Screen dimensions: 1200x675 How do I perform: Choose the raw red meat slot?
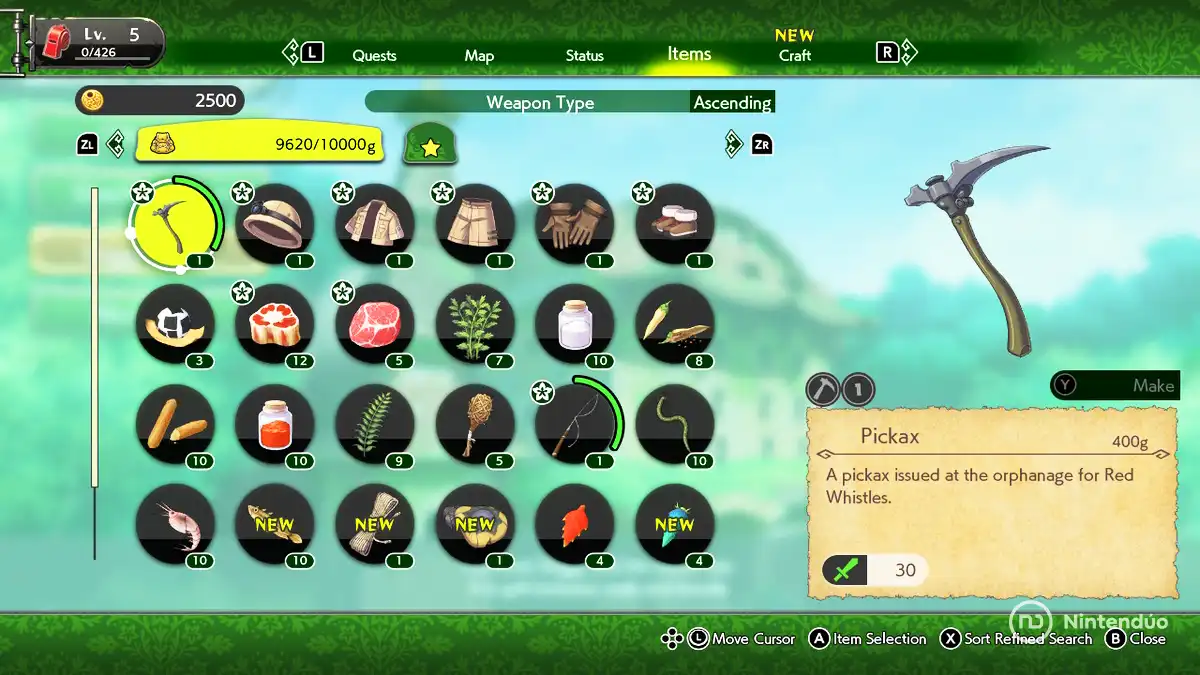click(x=374, y=324)
